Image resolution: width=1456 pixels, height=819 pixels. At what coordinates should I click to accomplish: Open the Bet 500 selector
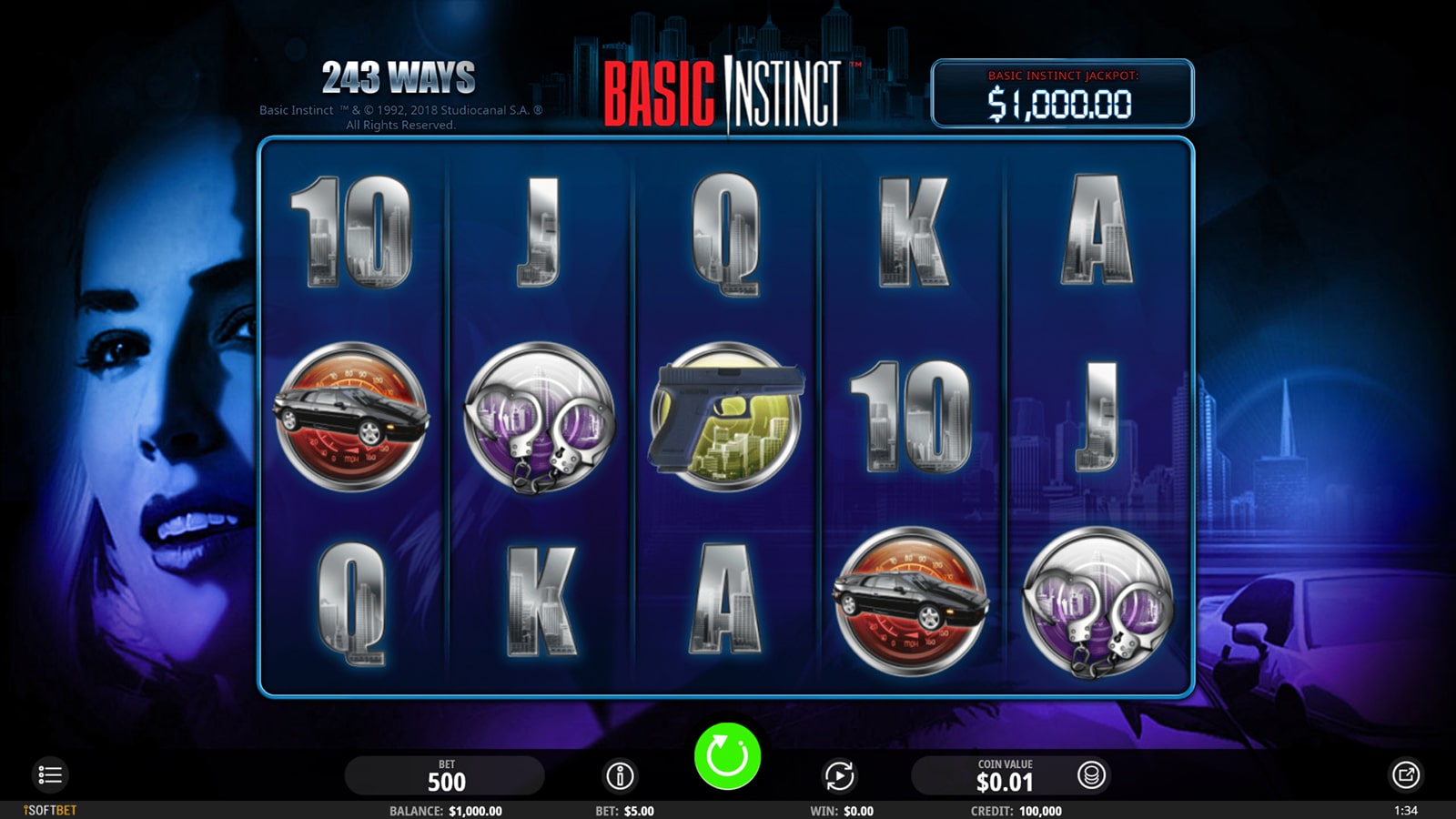445,776
